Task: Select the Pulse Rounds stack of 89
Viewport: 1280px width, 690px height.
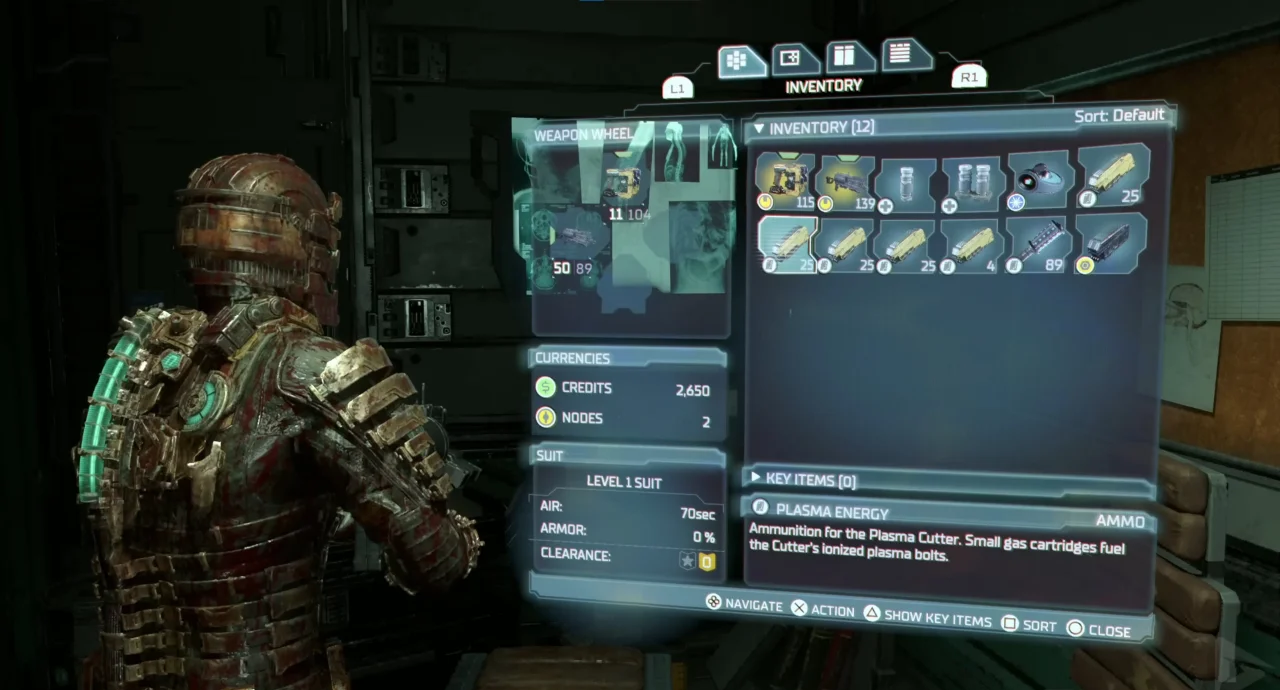Action: (x=1037, y=243)
